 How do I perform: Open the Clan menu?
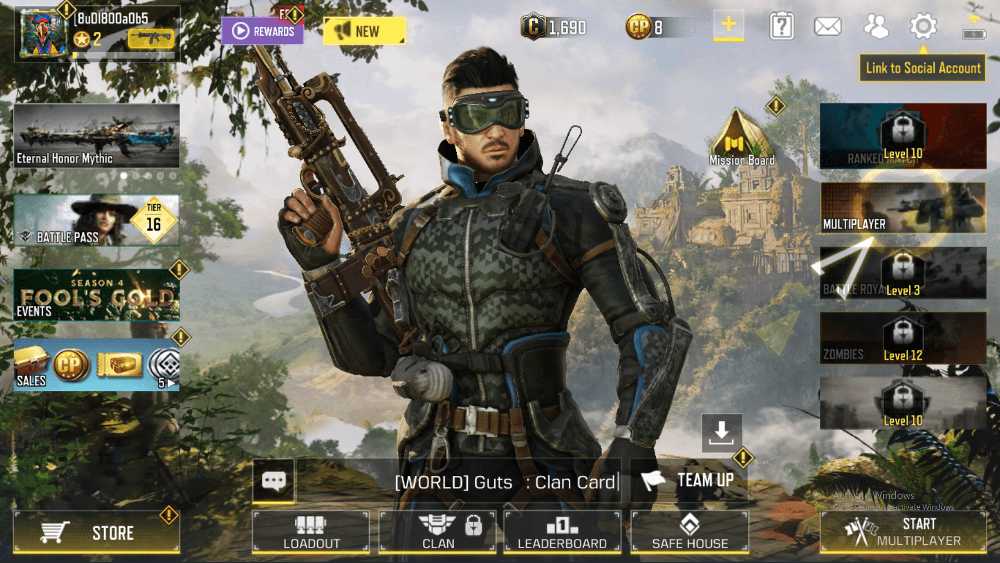pos(438,532)
